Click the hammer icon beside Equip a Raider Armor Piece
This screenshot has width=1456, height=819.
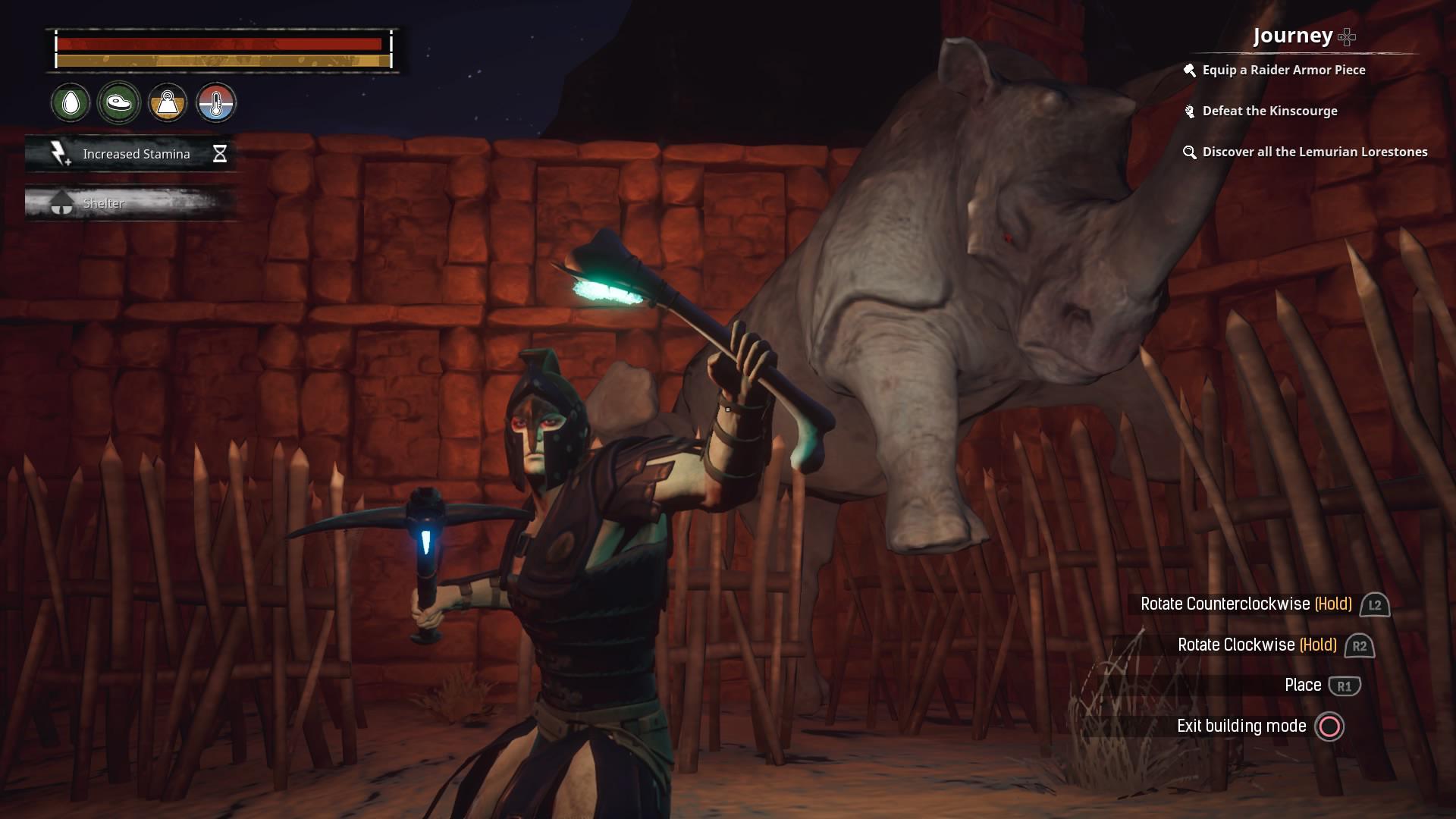[x=1189, y=69]
